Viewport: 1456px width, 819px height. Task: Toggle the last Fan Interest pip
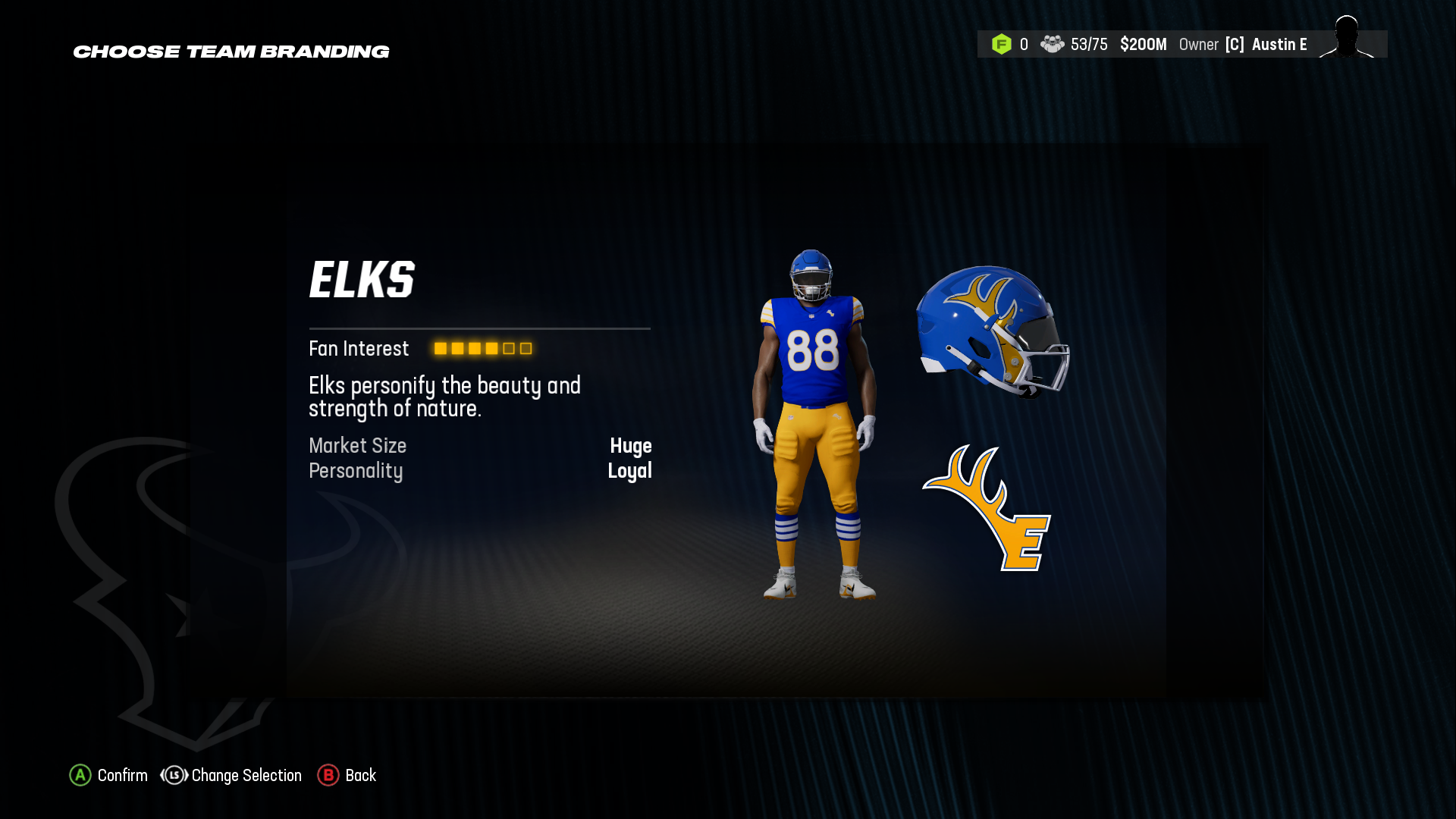(525, 349)
